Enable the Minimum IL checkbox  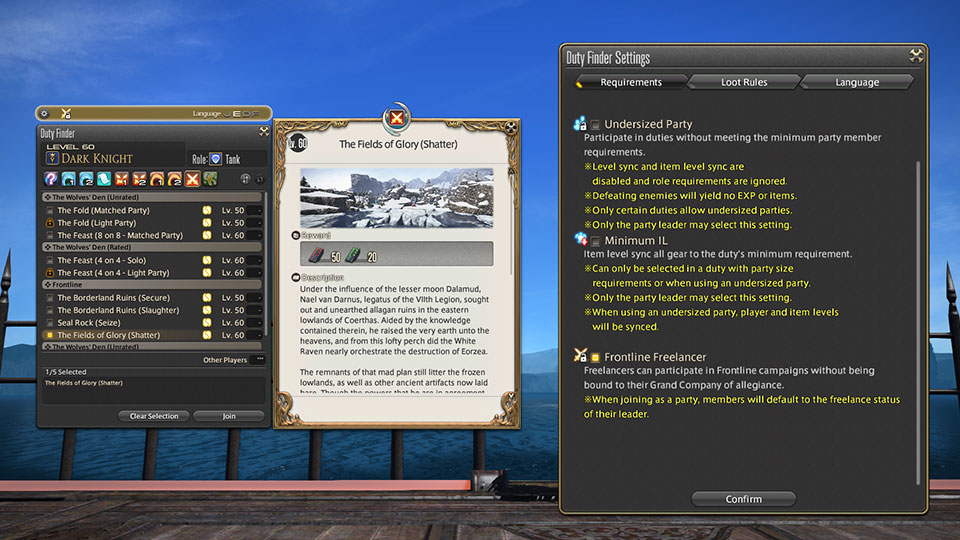pos(595,241)
